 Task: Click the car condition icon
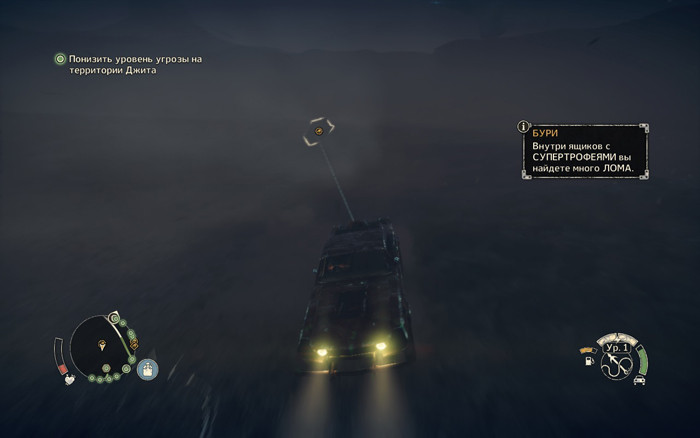pyautogui.click(x=639, y=379)
